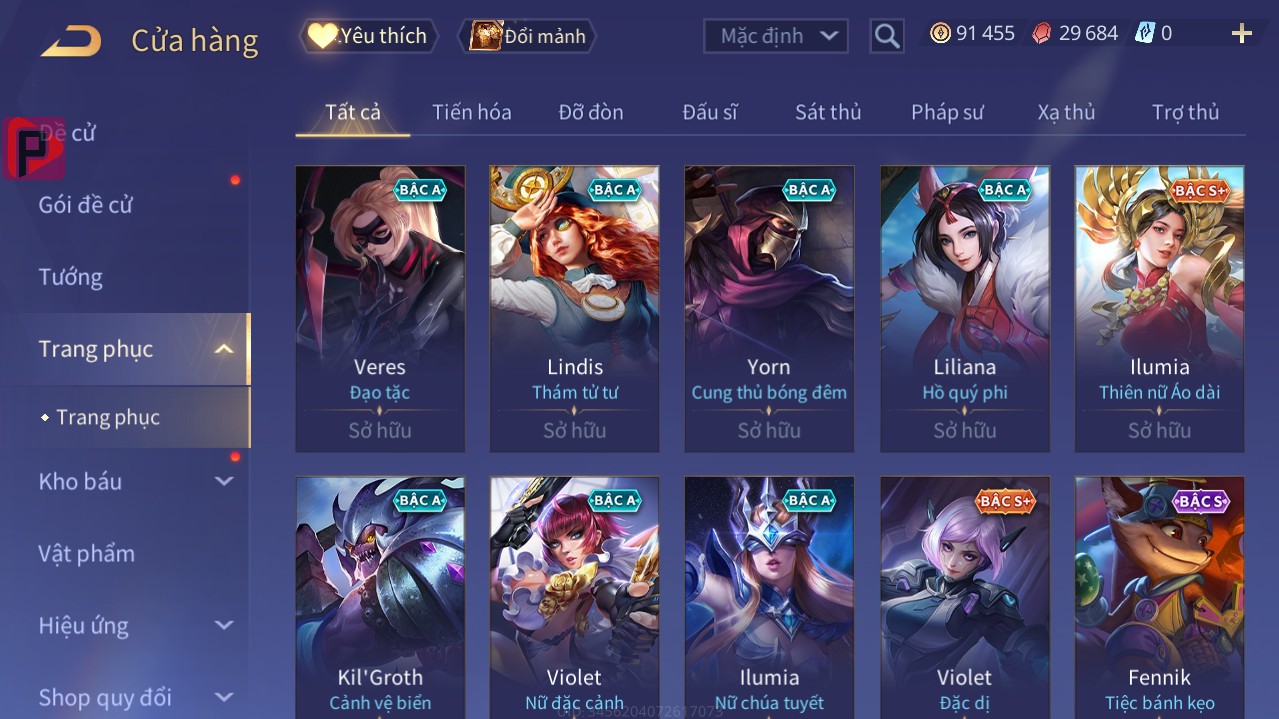Open the Mặc định sort dropdown
Viewport: 1279px width, 719px height.
[x=776, y=36]
